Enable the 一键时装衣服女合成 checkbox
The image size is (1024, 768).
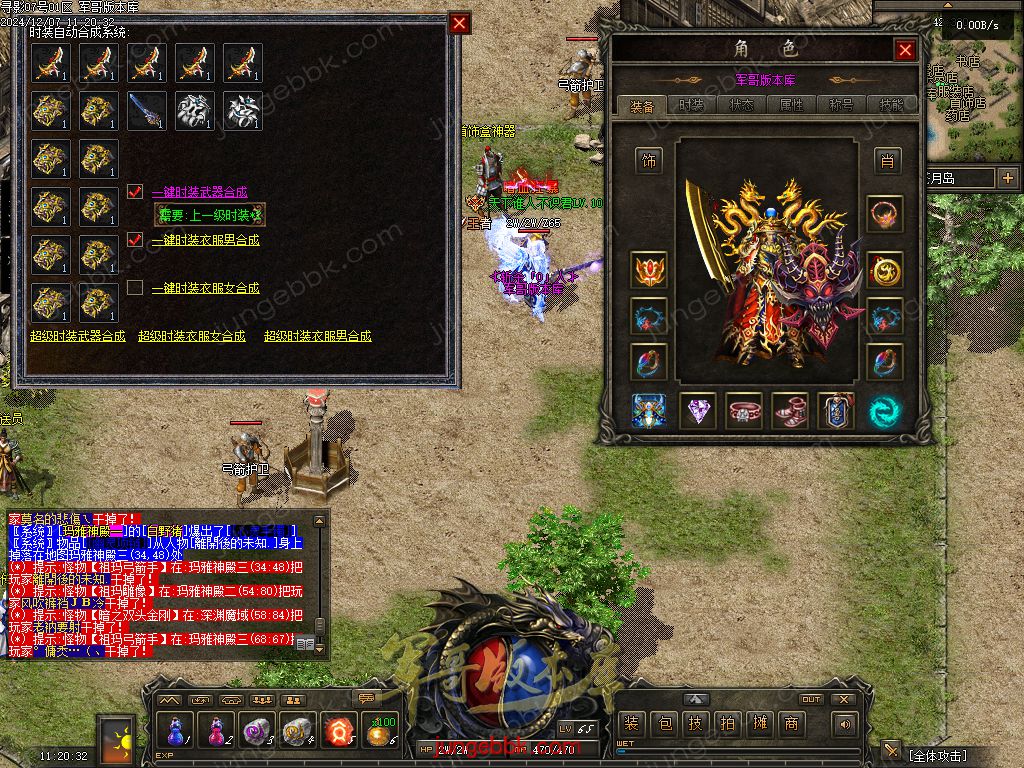[x=136, y=288]
